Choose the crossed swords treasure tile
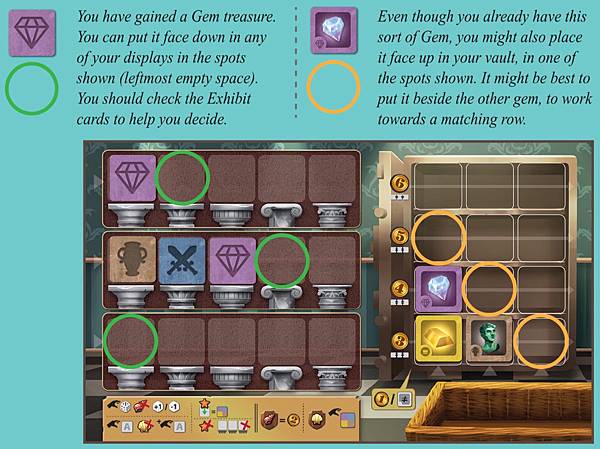Screen dimensions: 600x449 point(181,258)
